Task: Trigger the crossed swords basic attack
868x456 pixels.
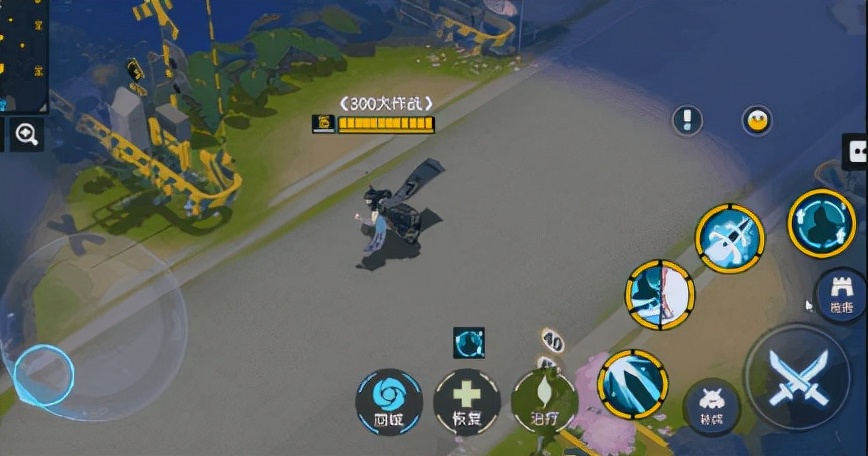Action: click(x=797, y=378)
